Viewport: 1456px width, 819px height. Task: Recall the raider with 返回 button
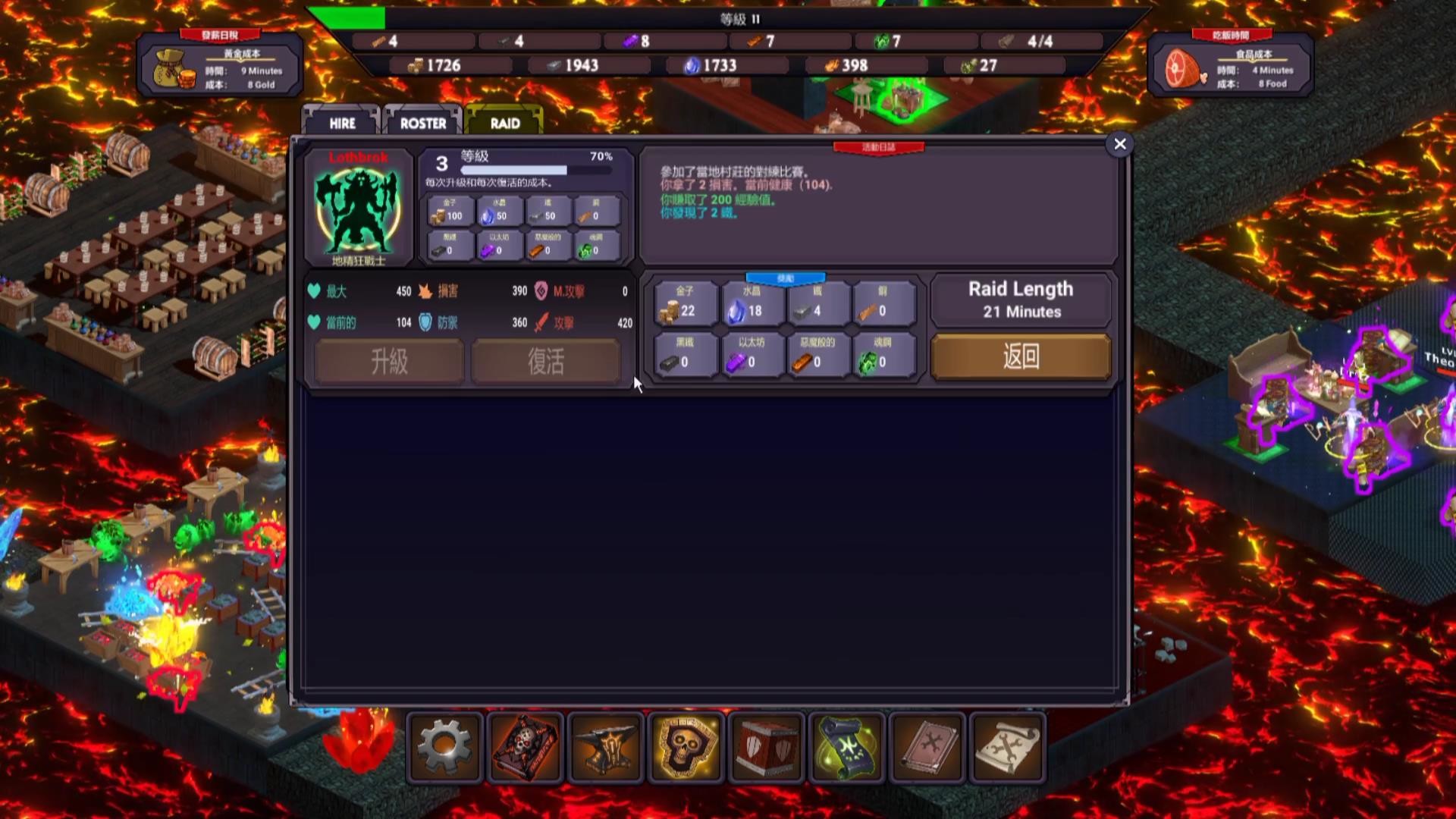coord(1021,356)
